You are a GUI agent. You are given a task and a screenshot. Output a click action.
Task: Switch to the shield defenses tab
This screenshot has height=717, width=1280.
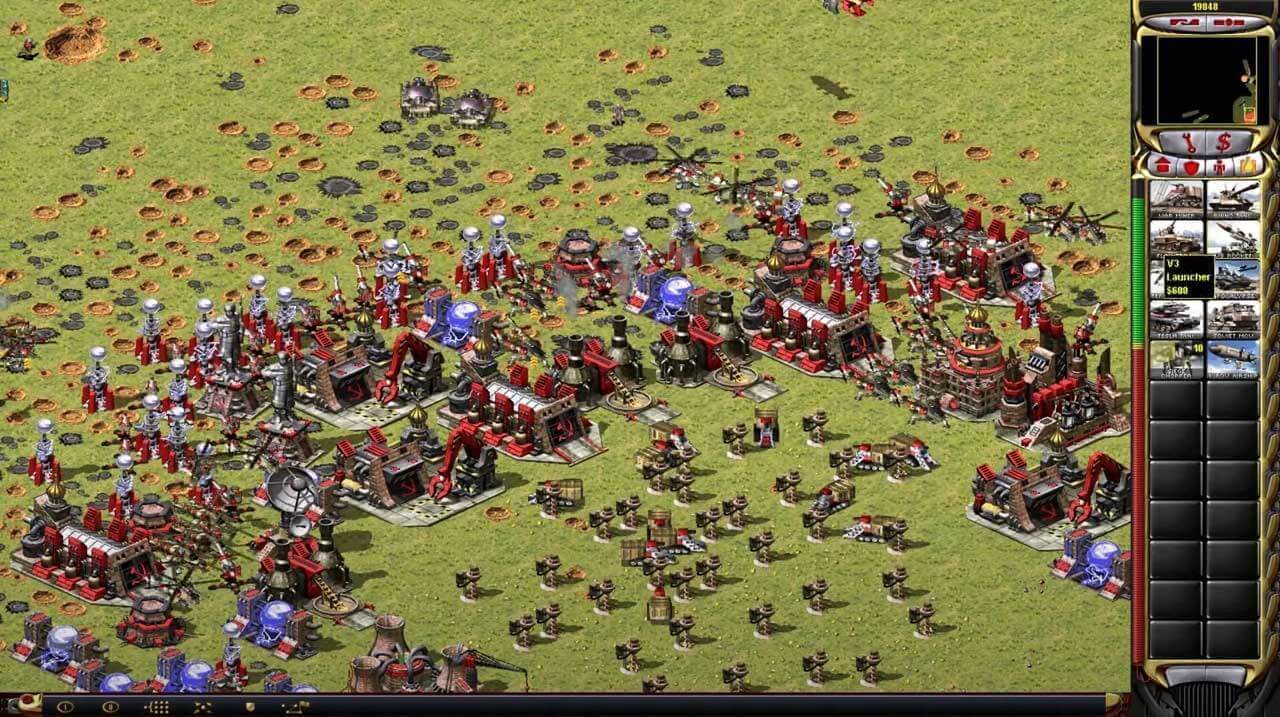pyautogui.click(x=1191, y=165)
